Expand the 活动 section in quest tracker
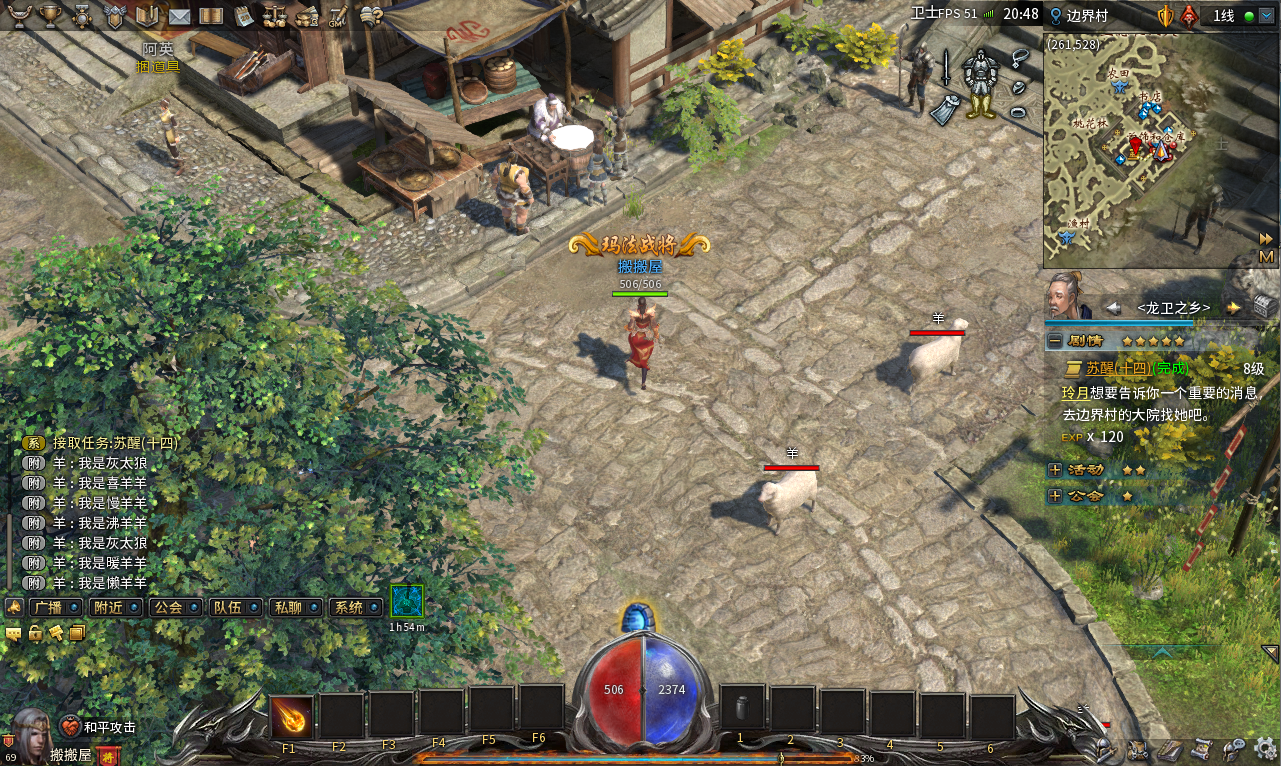This screenshot has height=766, width=1281. (x=1055, y=469)
